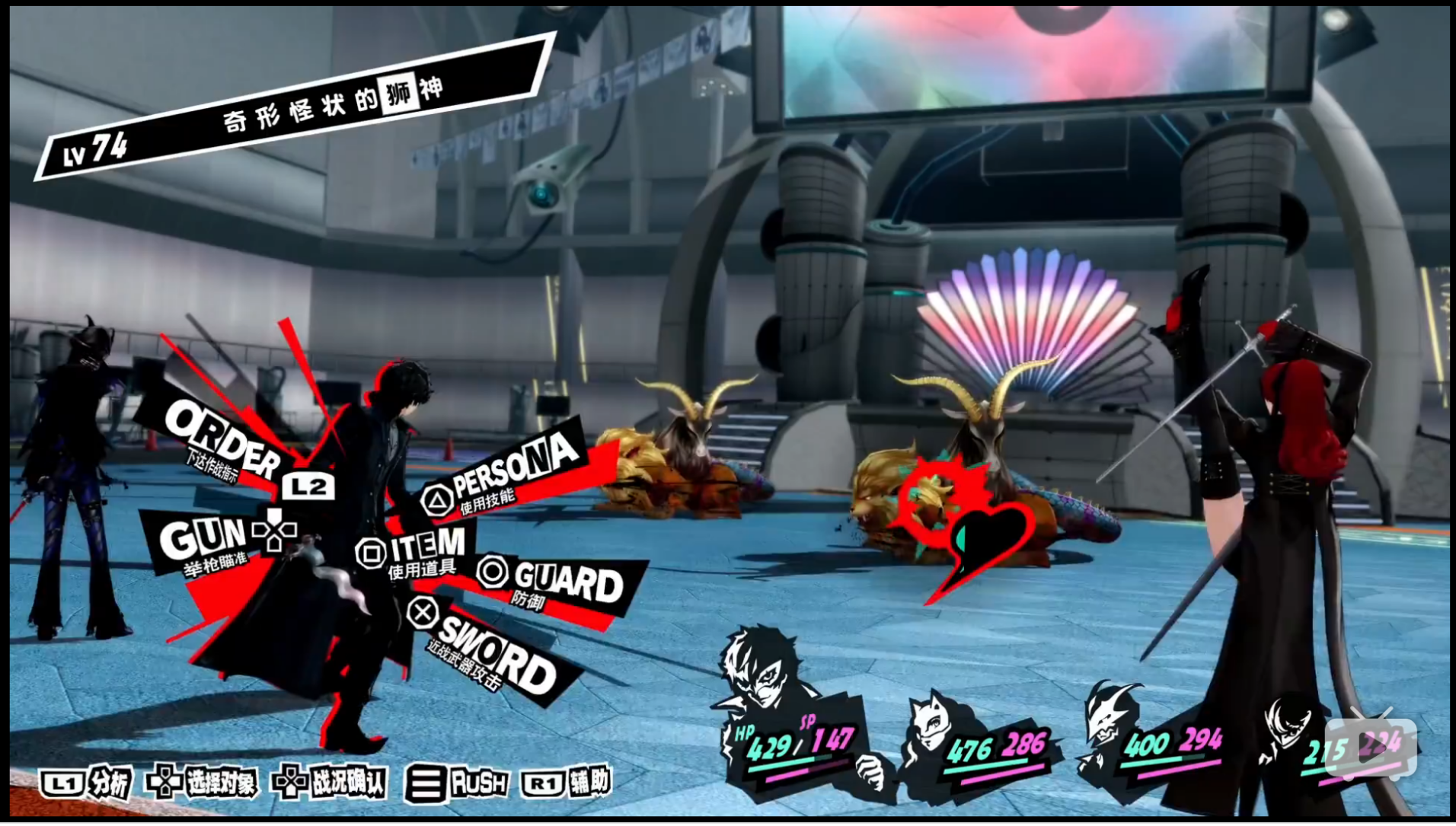Image resolution: width=1456 pixels, height=826 pixels.
Task: Select the 辅助 assist option
Action: [568, 782]
